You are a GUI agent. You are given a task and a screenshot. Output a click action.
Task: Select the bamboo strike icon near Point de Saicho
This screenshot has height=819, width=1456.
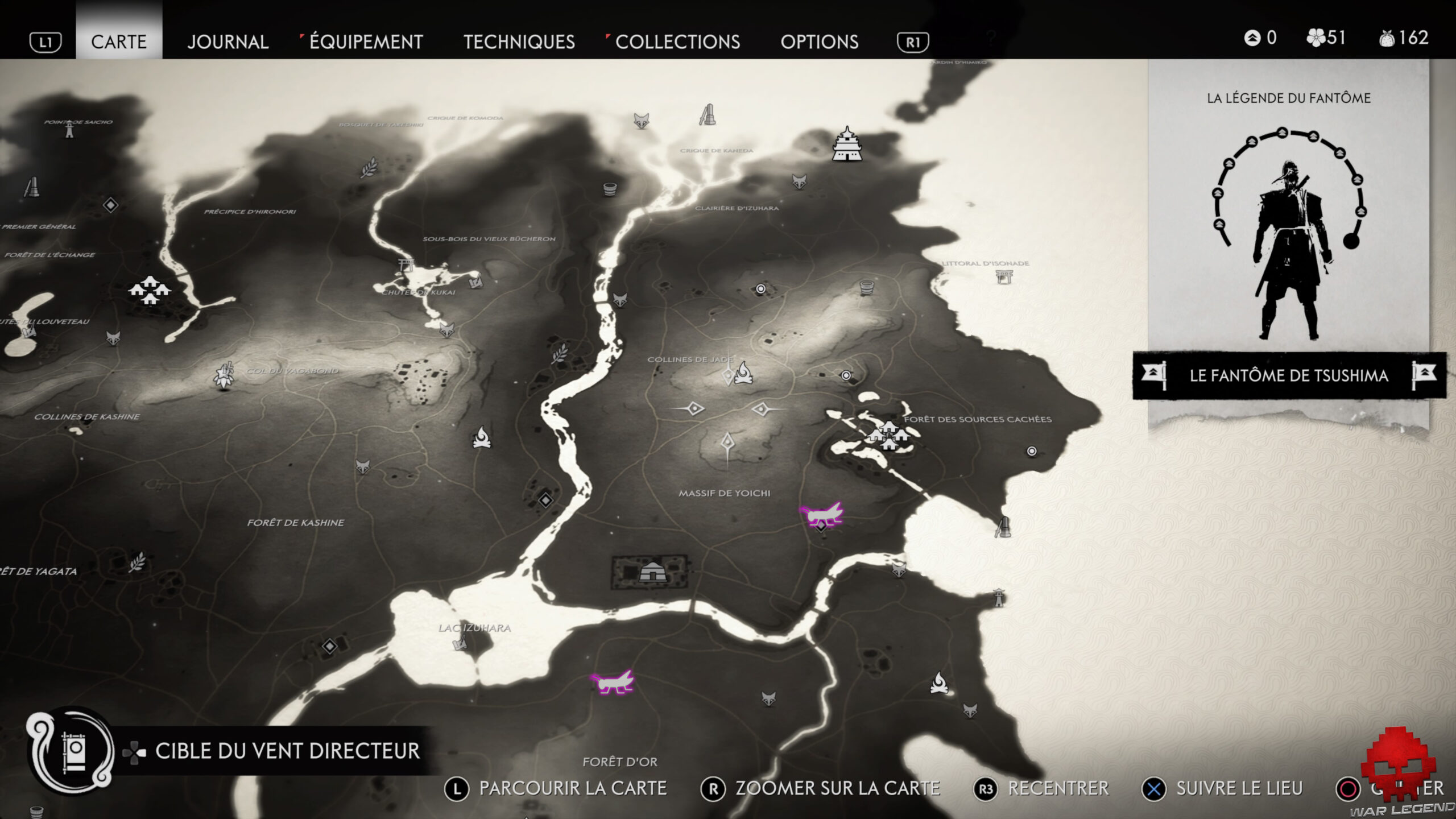coord(32,187)
